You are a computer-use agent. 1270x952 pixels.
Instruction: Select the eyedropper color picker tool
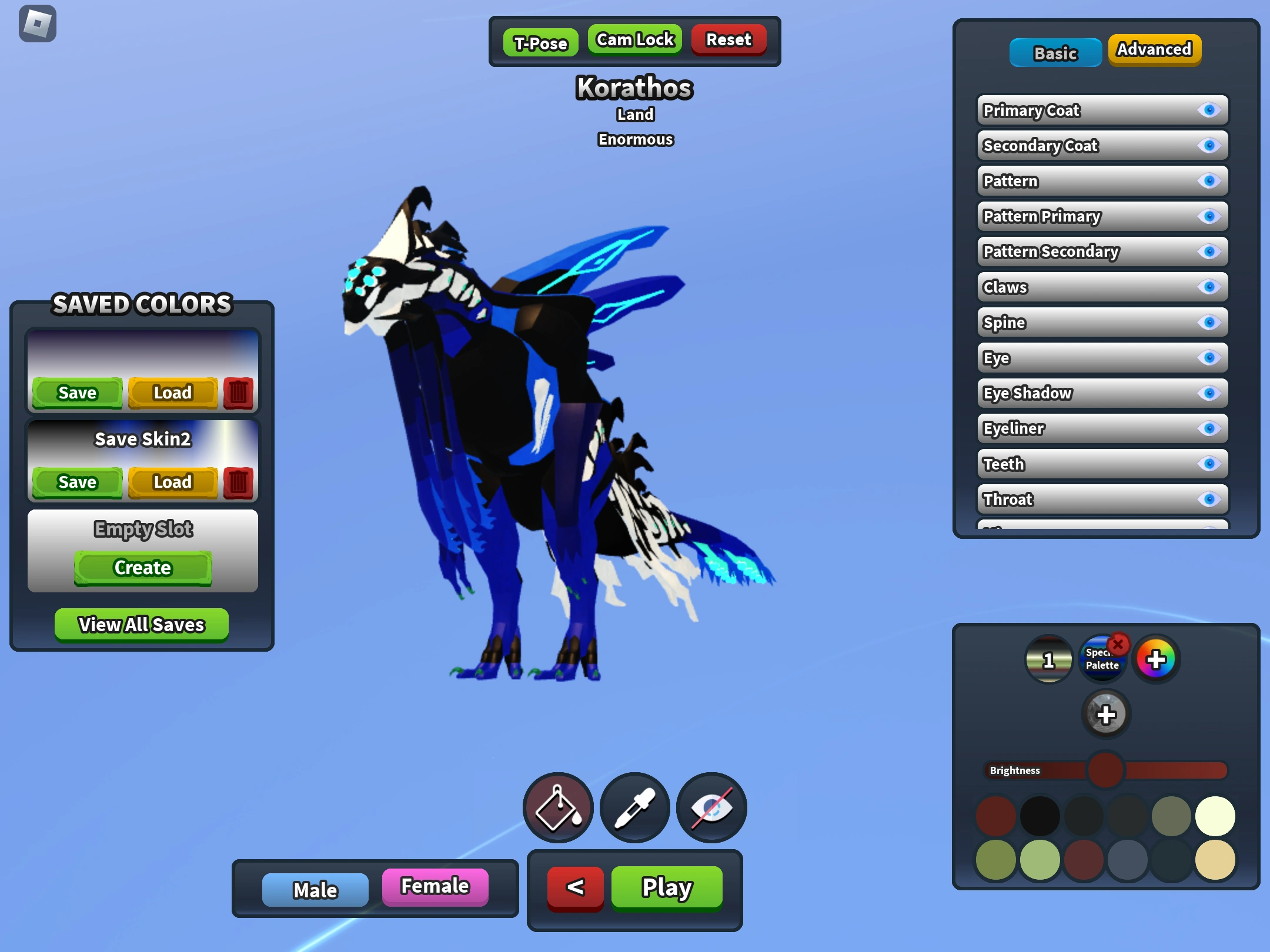(x=634, y=807)
